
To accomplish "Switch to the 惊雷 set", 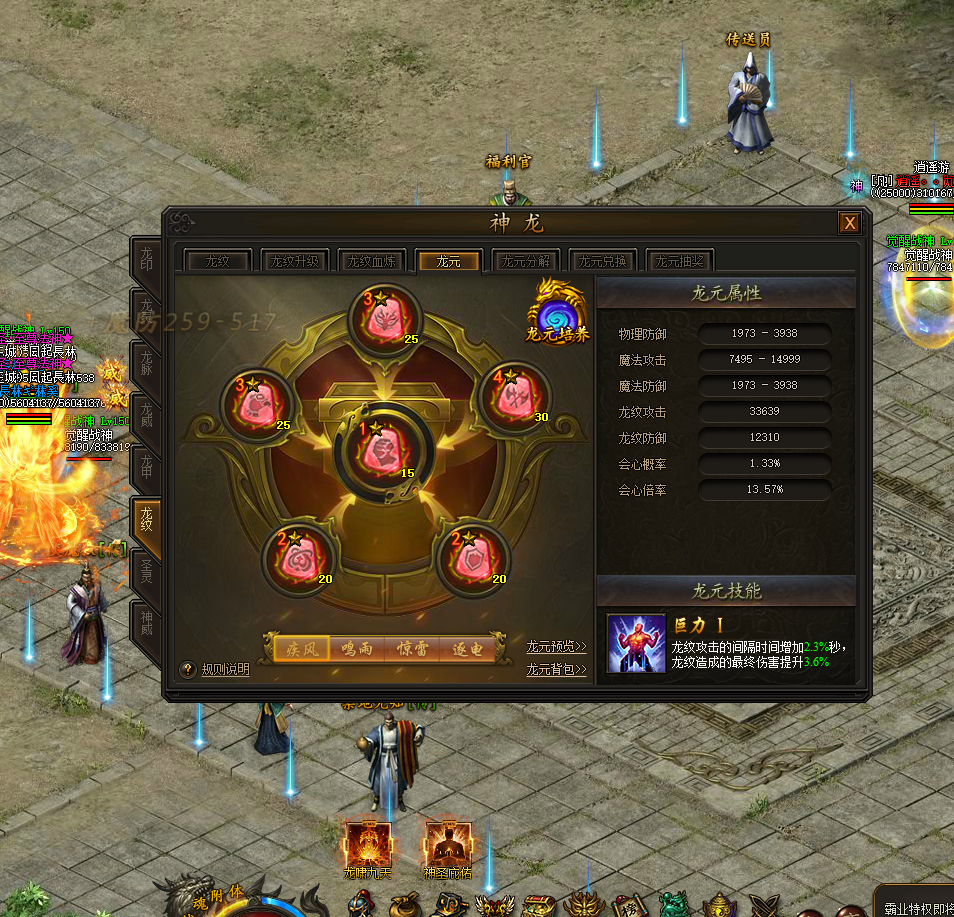I will 412,649.
